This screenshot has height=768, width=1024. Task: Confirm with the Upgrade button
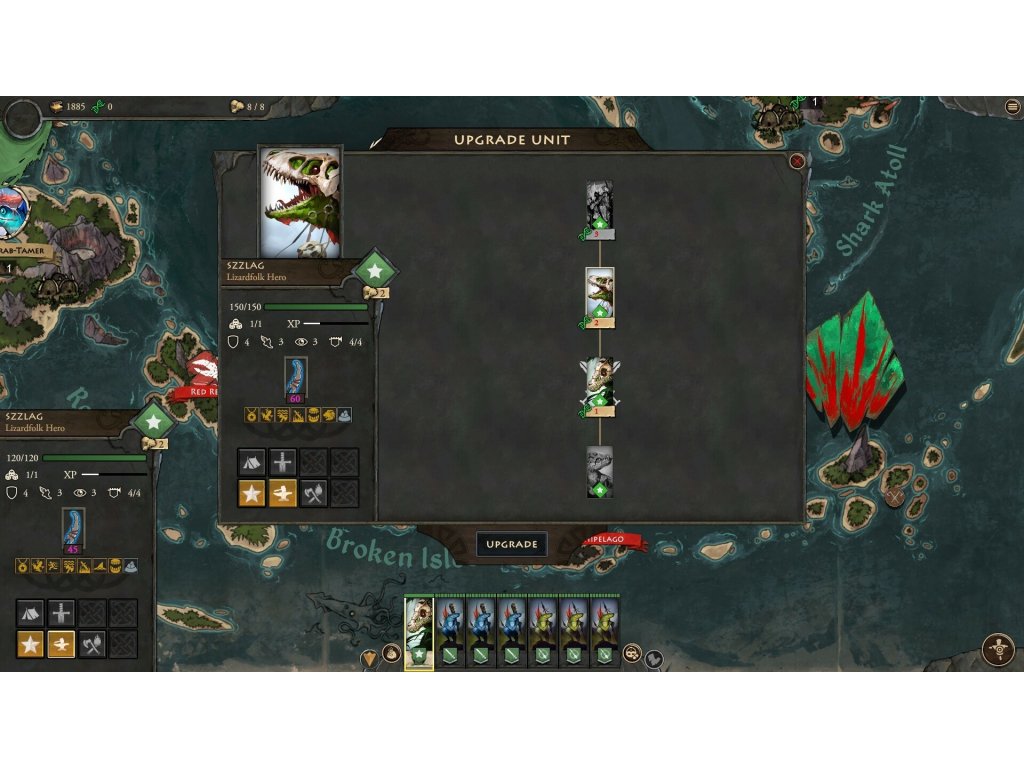pos(511,544)
